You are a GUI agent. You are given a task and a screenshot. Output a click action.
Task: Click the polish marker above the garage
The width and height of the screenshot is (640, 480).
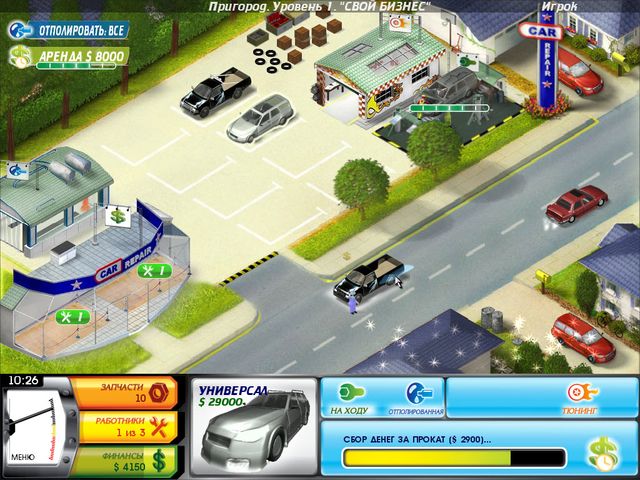click(399, 25)
